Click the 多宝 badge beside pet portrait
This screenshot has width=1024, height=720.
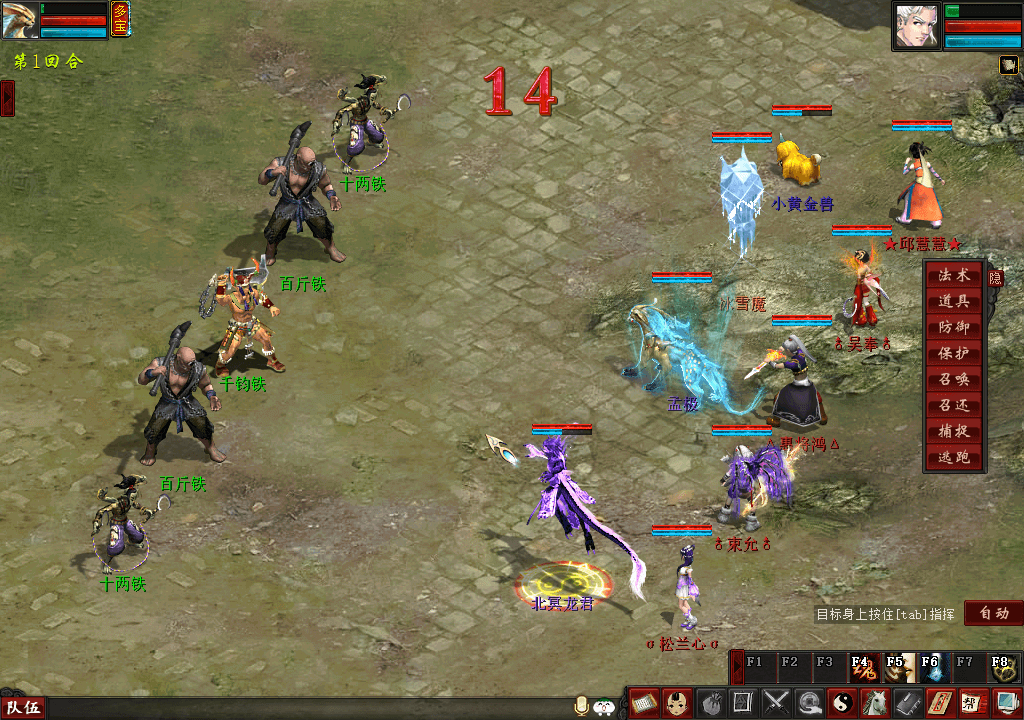click(120, 20)
